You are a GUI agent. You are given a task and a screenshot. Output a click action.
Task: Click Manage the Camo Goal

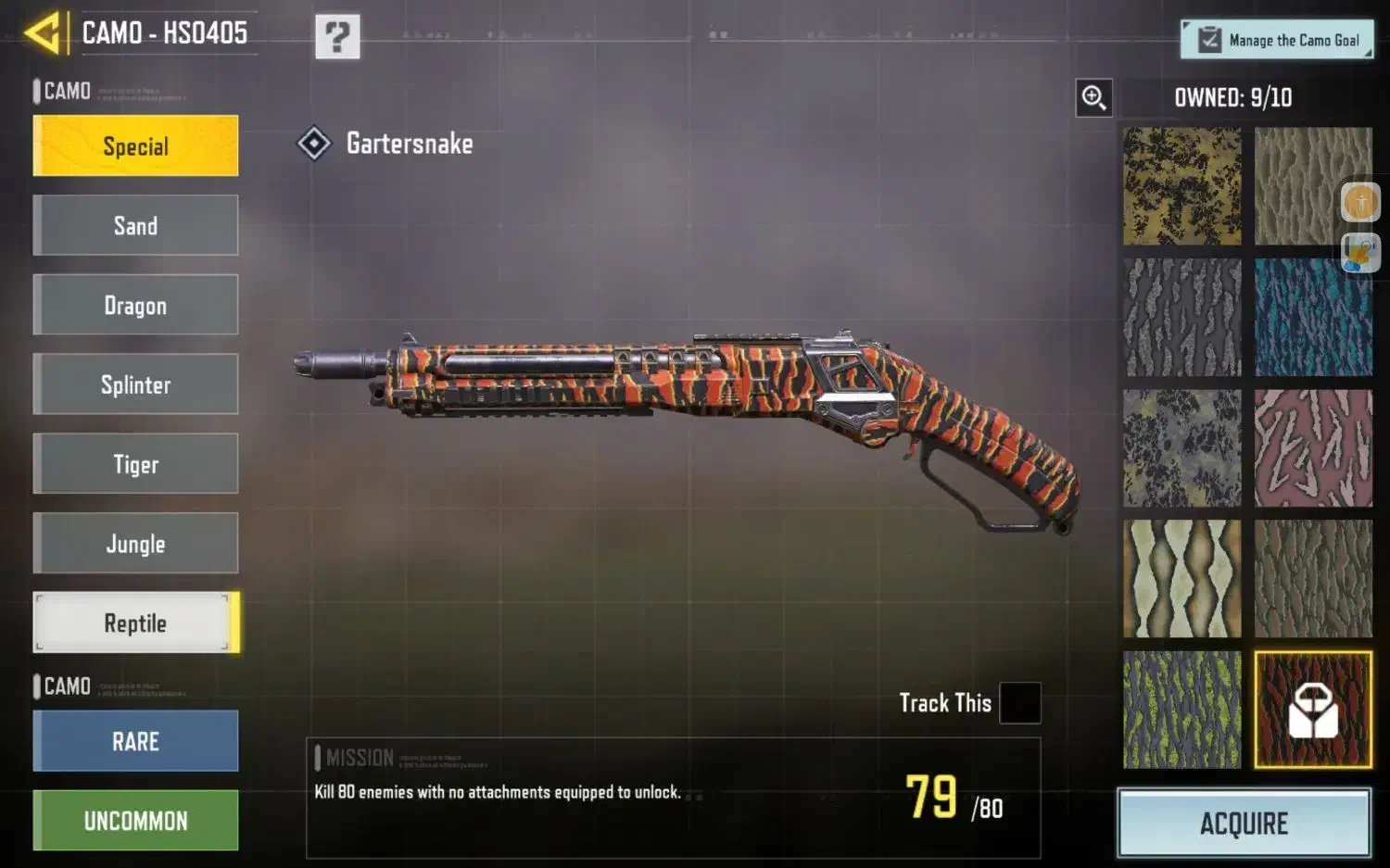tap(1276, 40)
